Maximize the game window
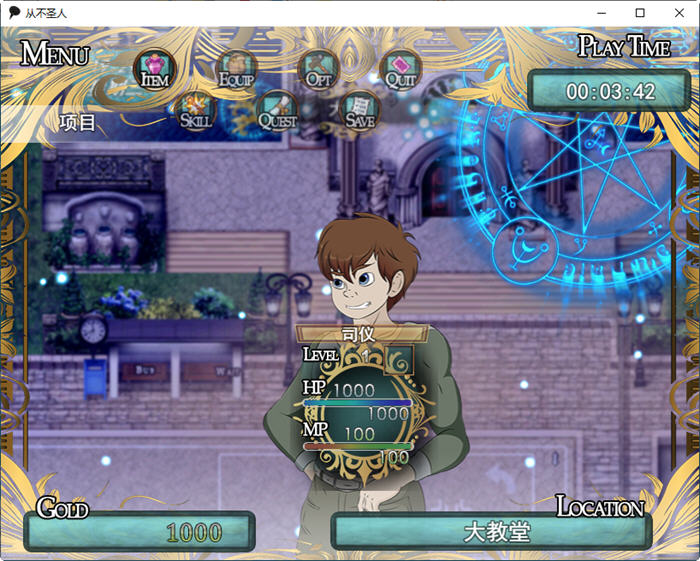Screen dimensions: 700x561 [x=640, y=13]
